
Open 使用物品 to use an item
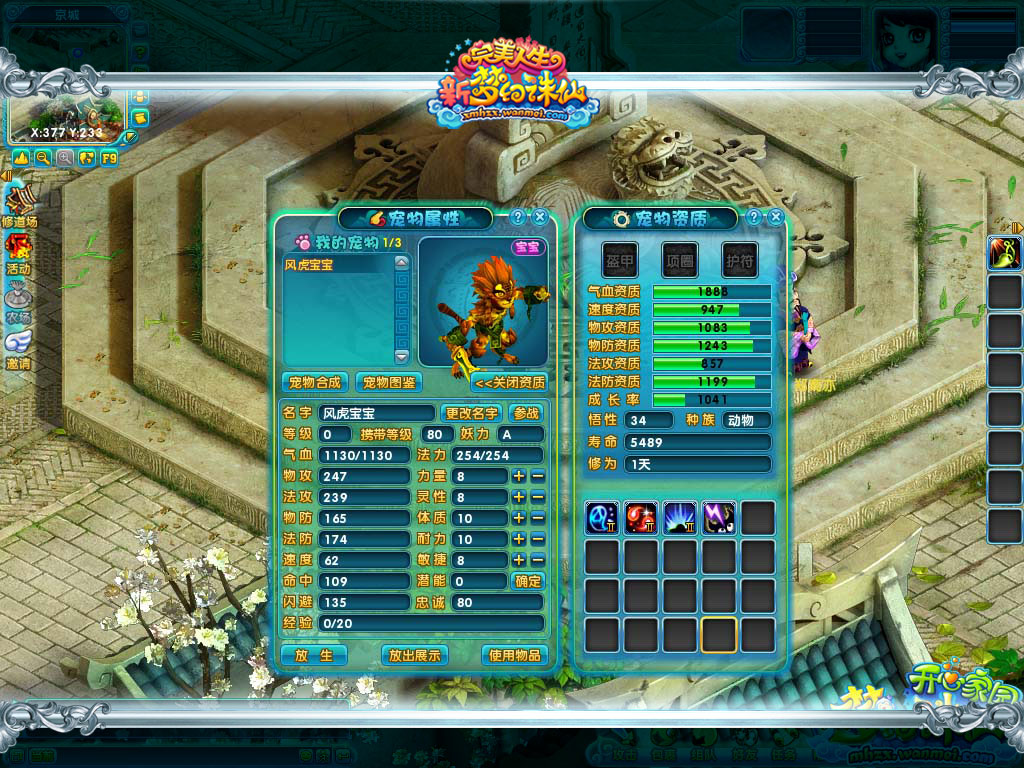coord(515,655)
